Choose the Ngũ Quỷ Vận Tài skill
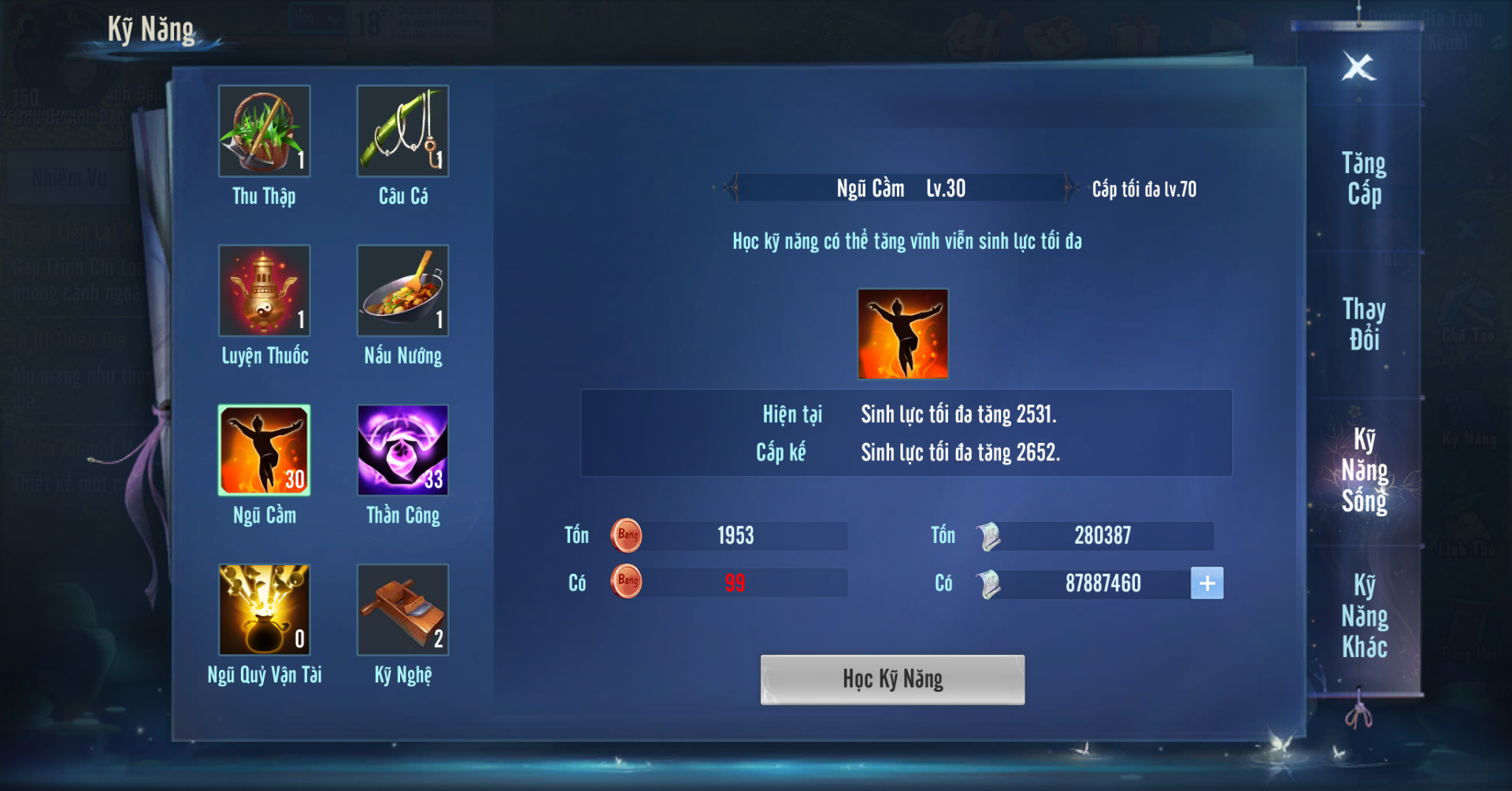 (265, 610)
